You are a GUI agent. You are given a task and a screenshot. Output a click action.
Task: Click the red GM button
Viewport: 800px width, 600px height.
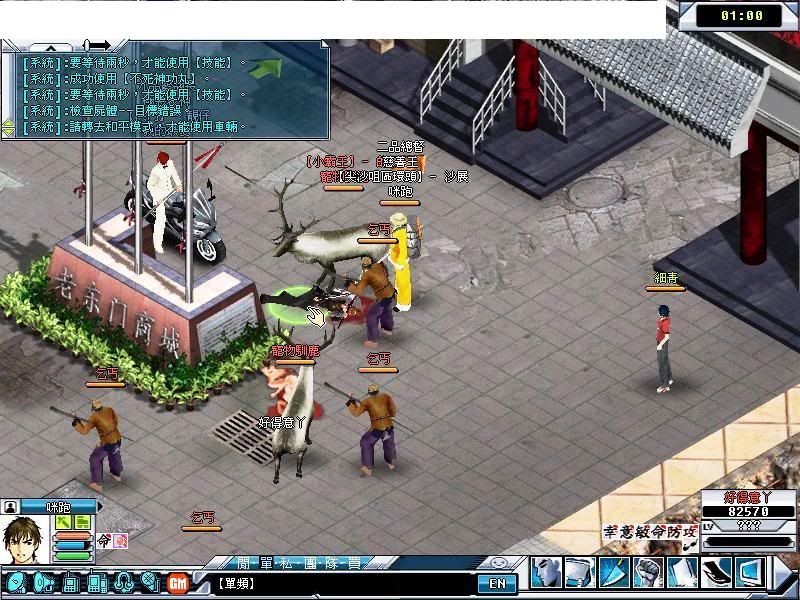tap(178, 582)
